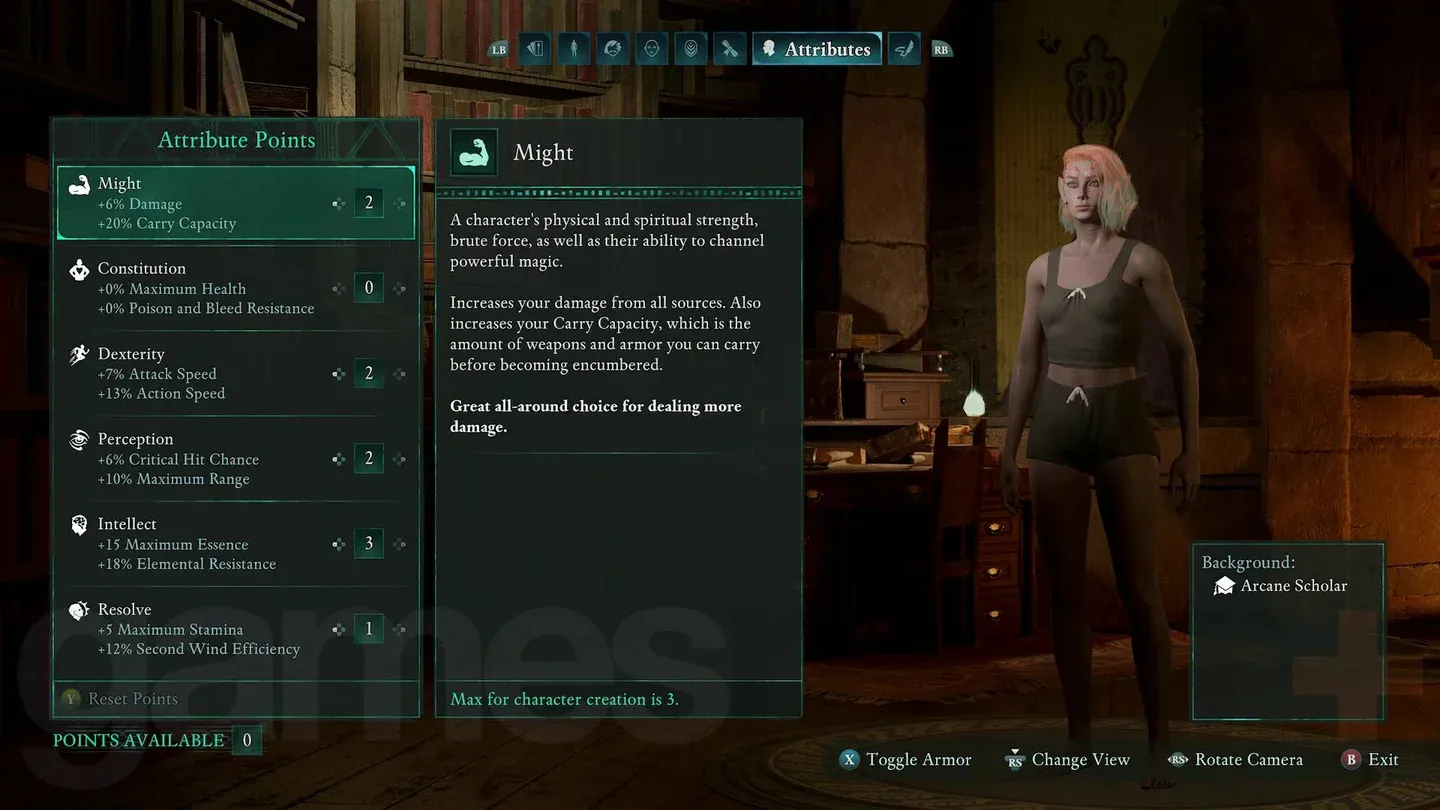The width and height of the screenshot is (1440, 810).
Task: Decrease Dexterity with its left arrow
Action: (x=339, y=374)
